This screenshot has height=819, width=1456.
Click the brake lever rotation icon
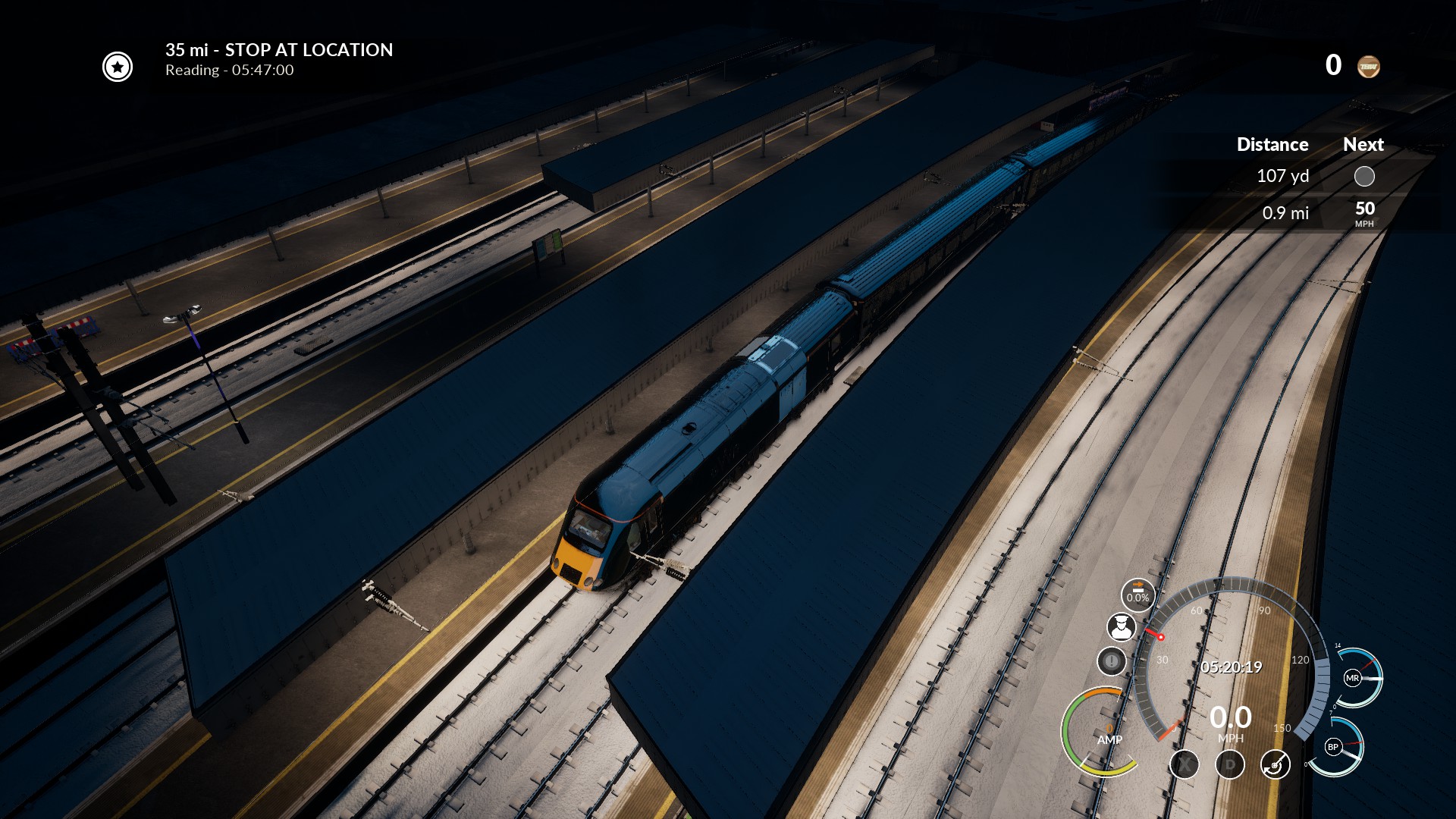tap(1275, 764)
